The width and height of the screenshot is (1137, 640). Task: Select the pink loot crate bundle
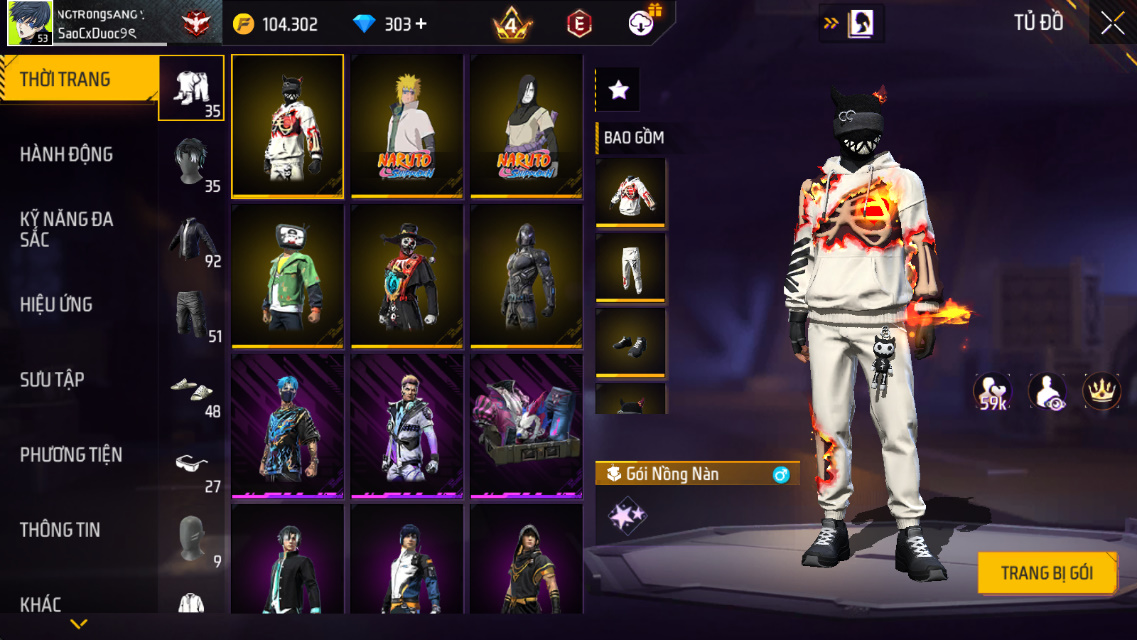[526, 425]
